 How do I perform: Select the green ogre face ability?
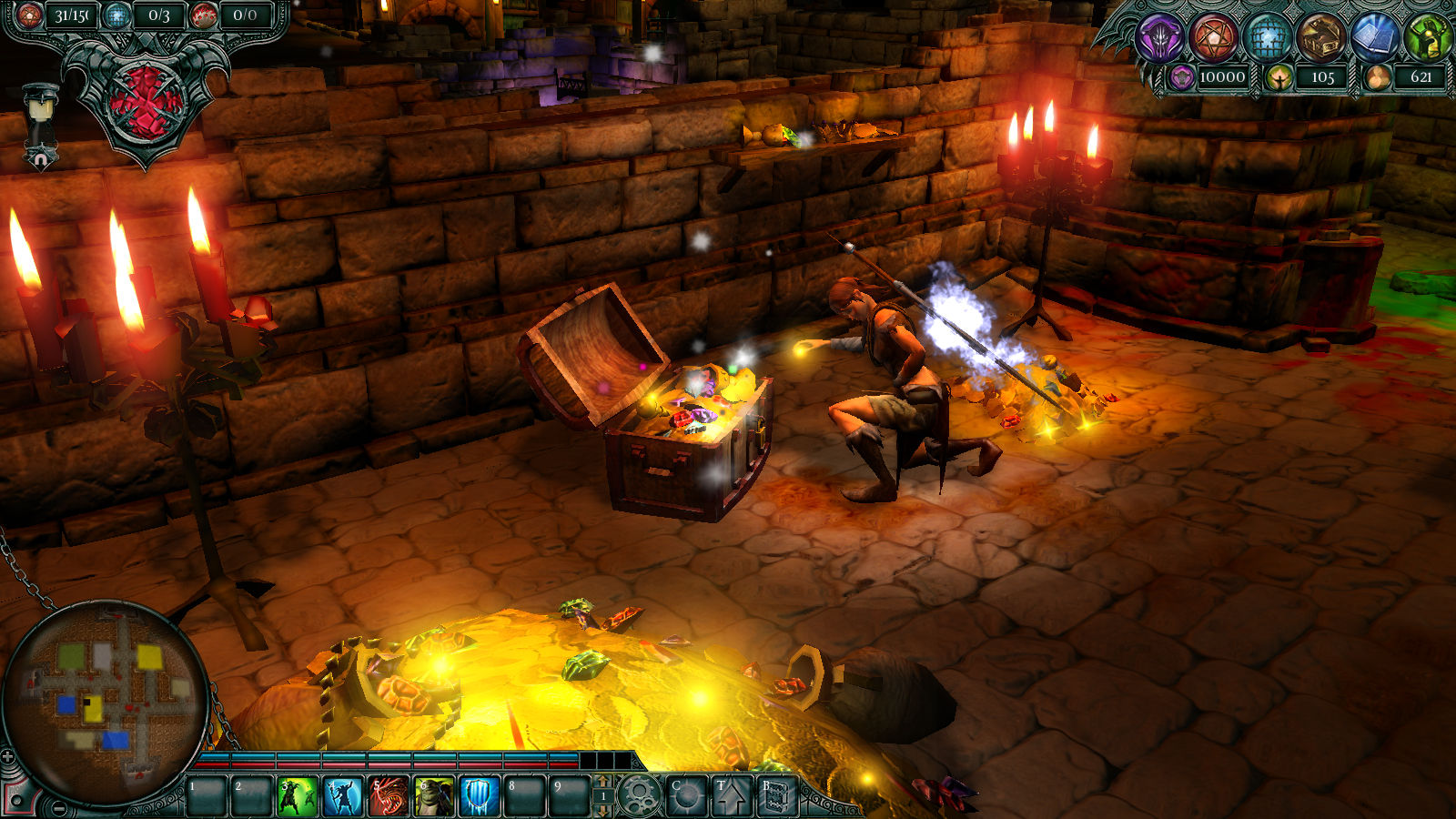[434, 796]
